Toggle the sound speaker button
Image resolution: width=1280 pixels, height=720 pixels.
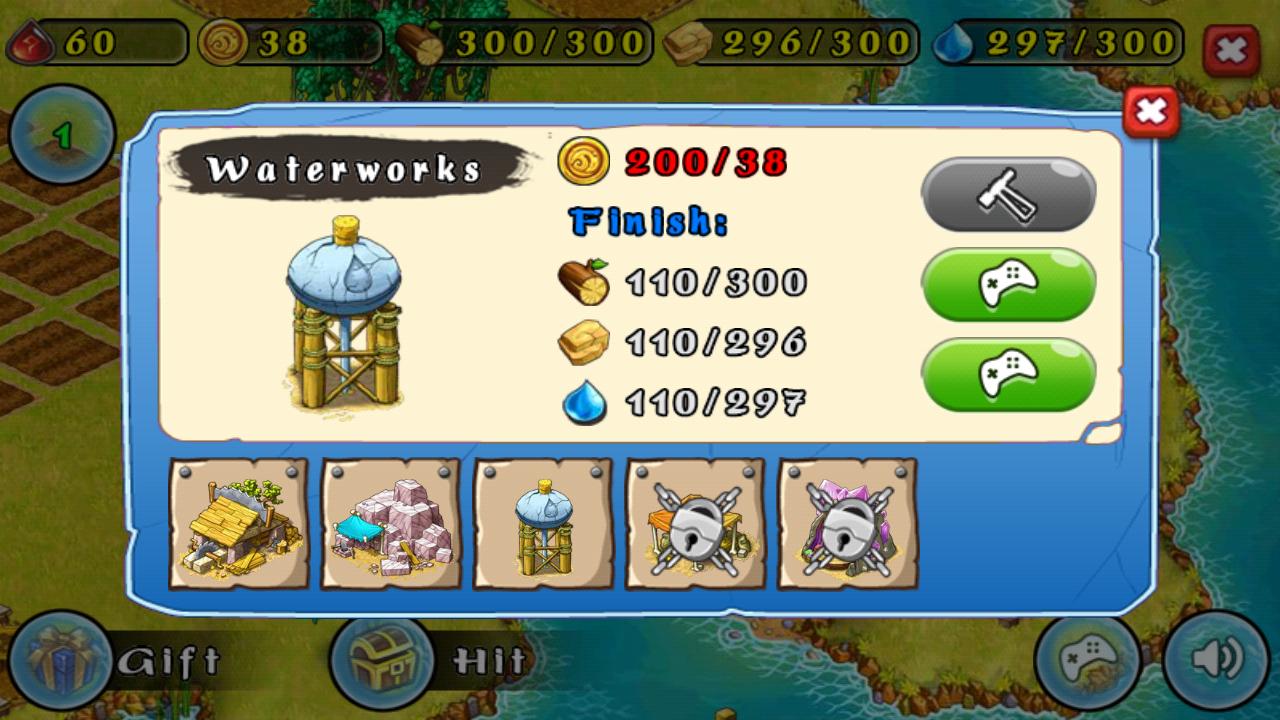[x=1215, y=659]
